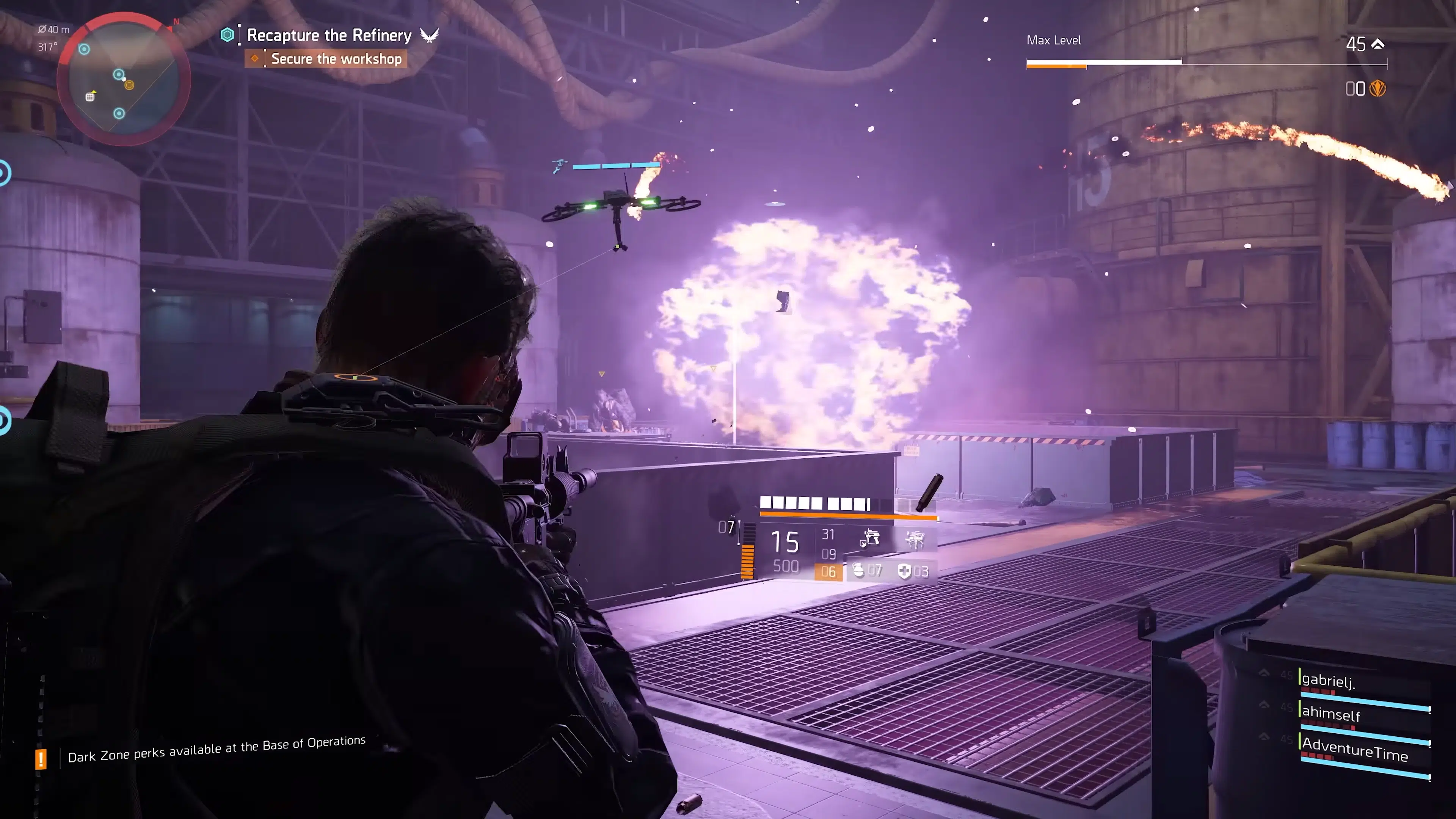Toggle the highlighted 06 grenade slot
Viewport: 1456px width, 819px height.
[x=828, y=572]
